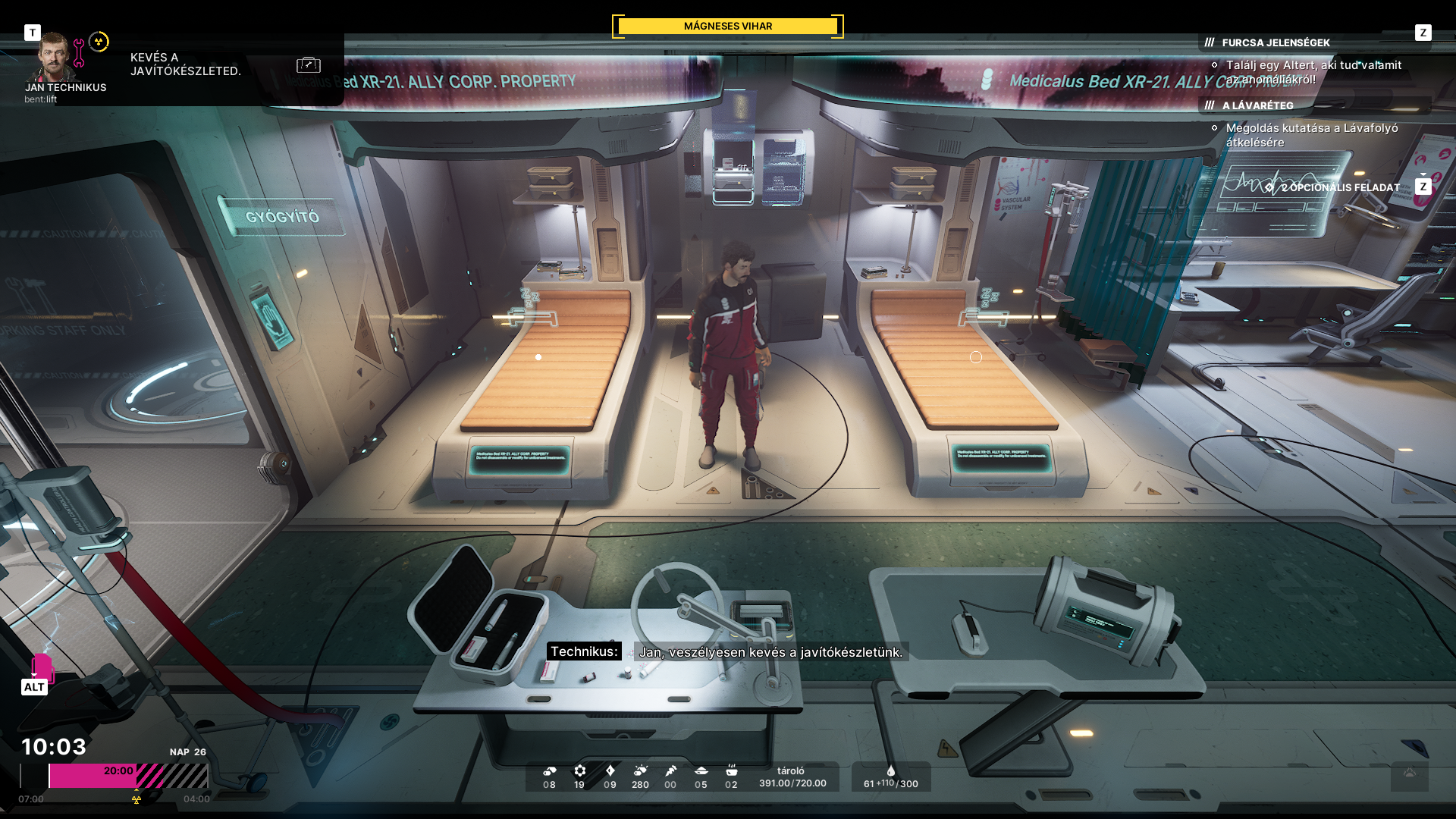
Task: Open the tároló storage capacity panel
Action: 792,777
